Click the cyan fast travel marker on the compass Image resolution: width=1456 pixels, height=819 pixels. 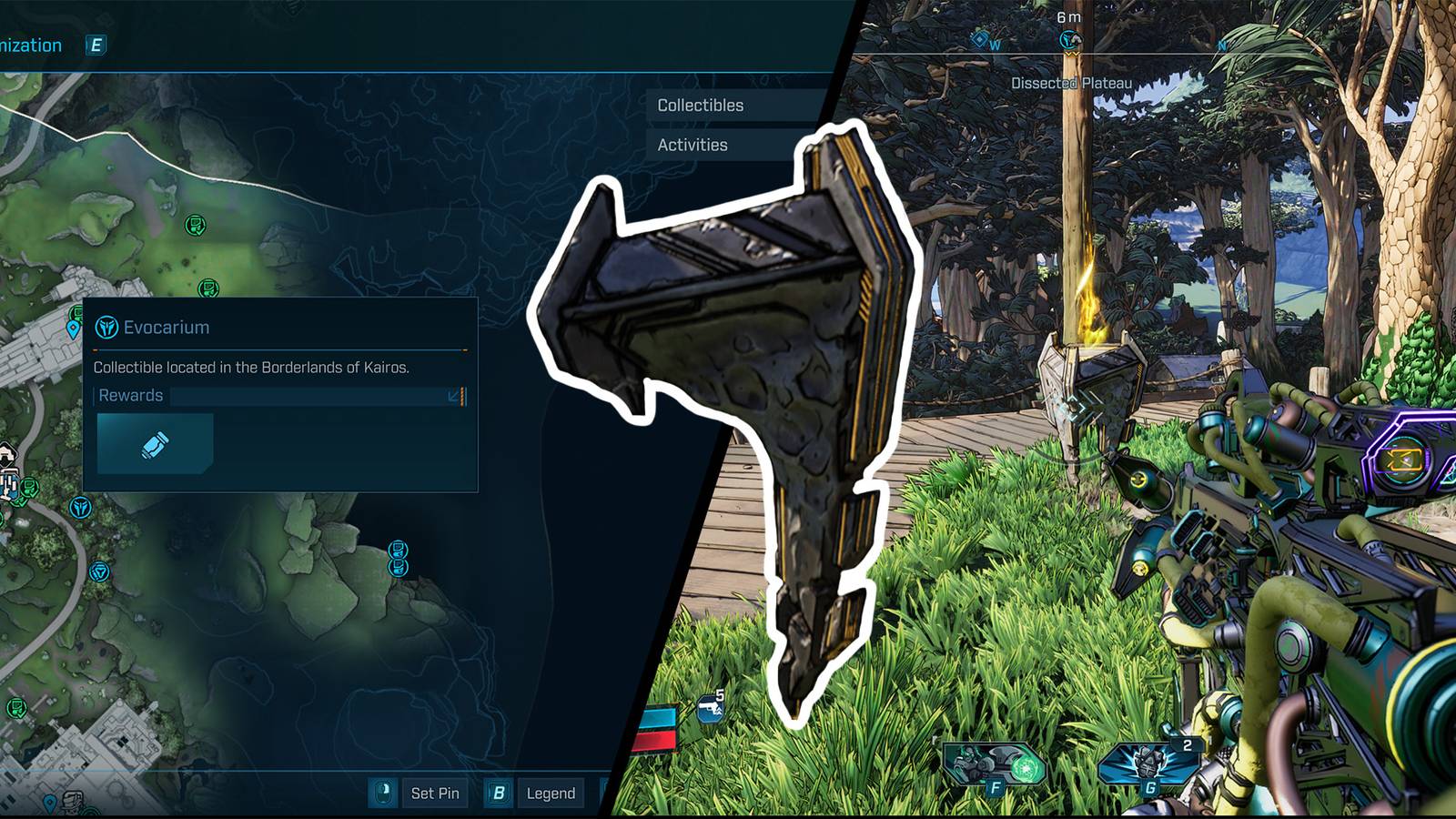(978, 39)
